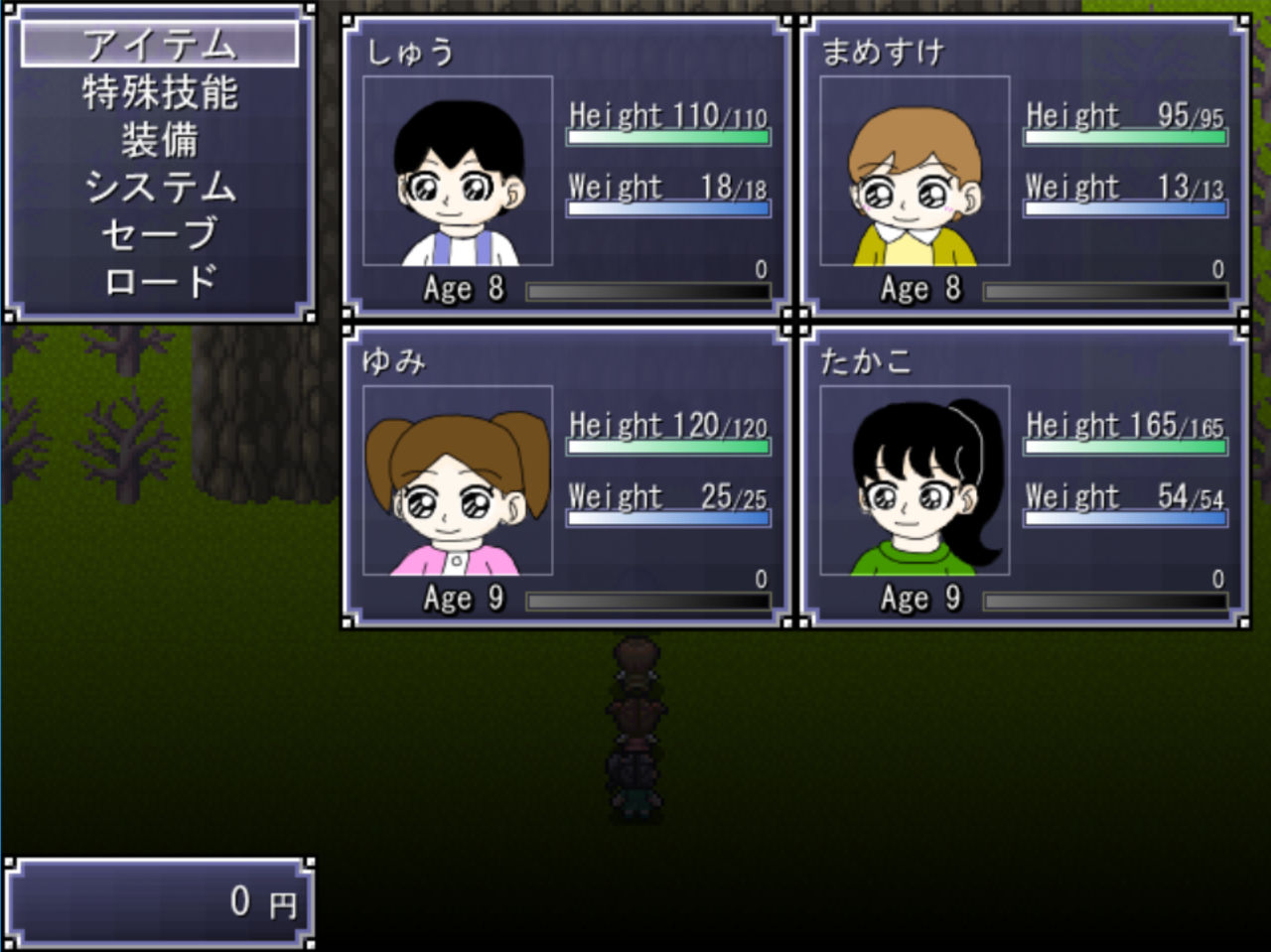
Task: Select セーブ to save the game
Action: 159,234
